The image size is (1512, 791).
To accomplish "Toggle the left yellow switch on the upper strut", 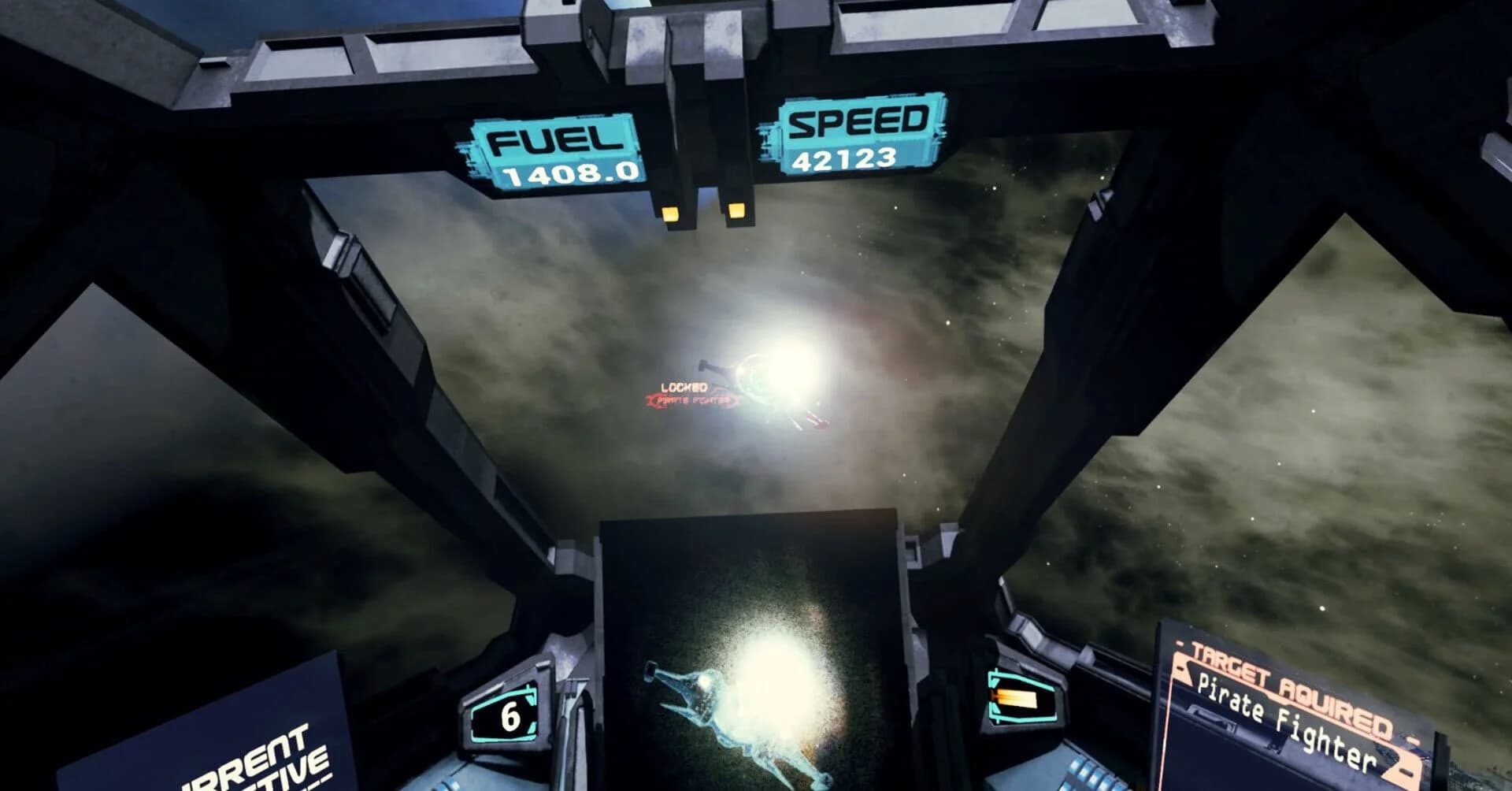I will click(672, 213).
